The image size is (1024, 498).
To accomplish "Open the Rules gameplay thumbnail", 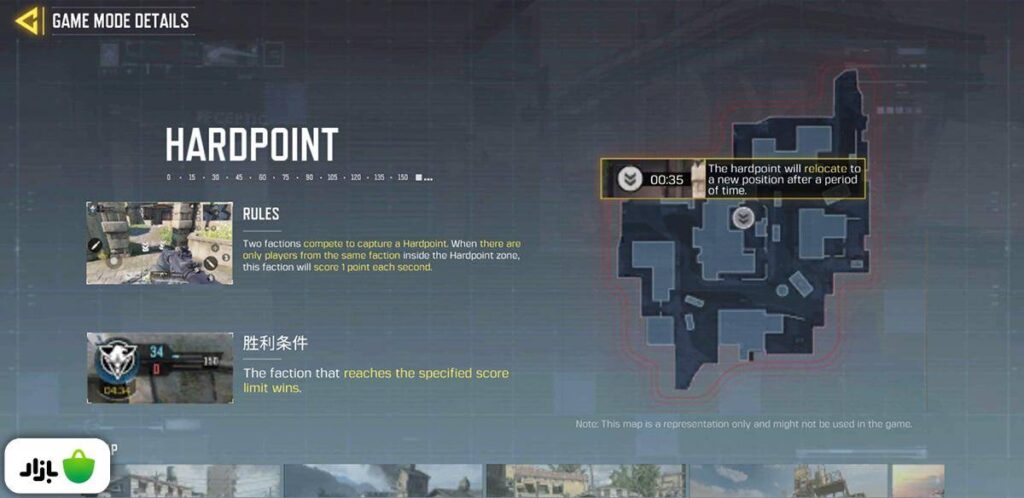I will point(160,243).
